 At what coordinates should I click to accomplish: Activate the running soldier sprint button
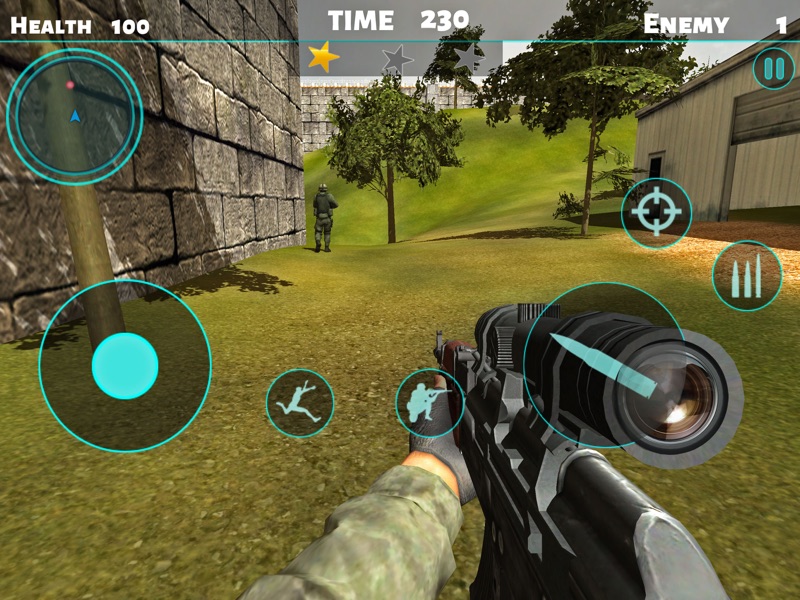[300, 403]
